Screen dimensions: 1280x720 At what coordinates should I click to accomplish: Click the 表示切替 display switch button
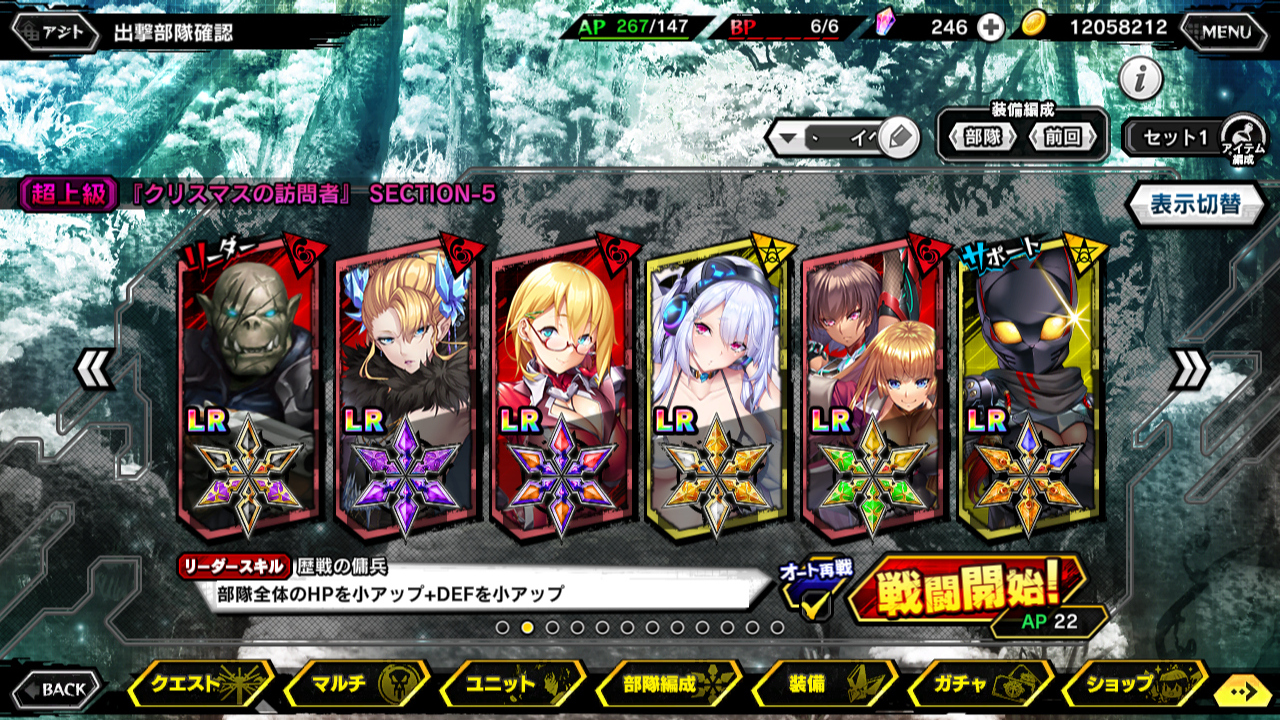click(x=1194, y=205)
